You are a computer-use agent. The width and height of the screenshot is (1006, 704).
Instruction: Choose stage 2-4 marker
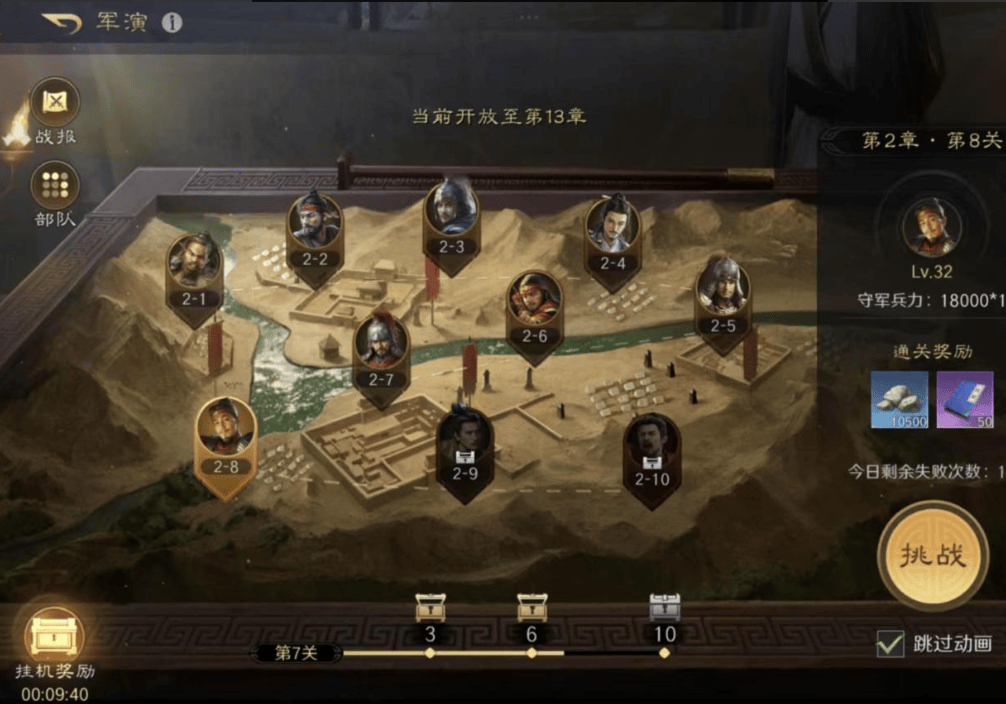click(612, 232)
